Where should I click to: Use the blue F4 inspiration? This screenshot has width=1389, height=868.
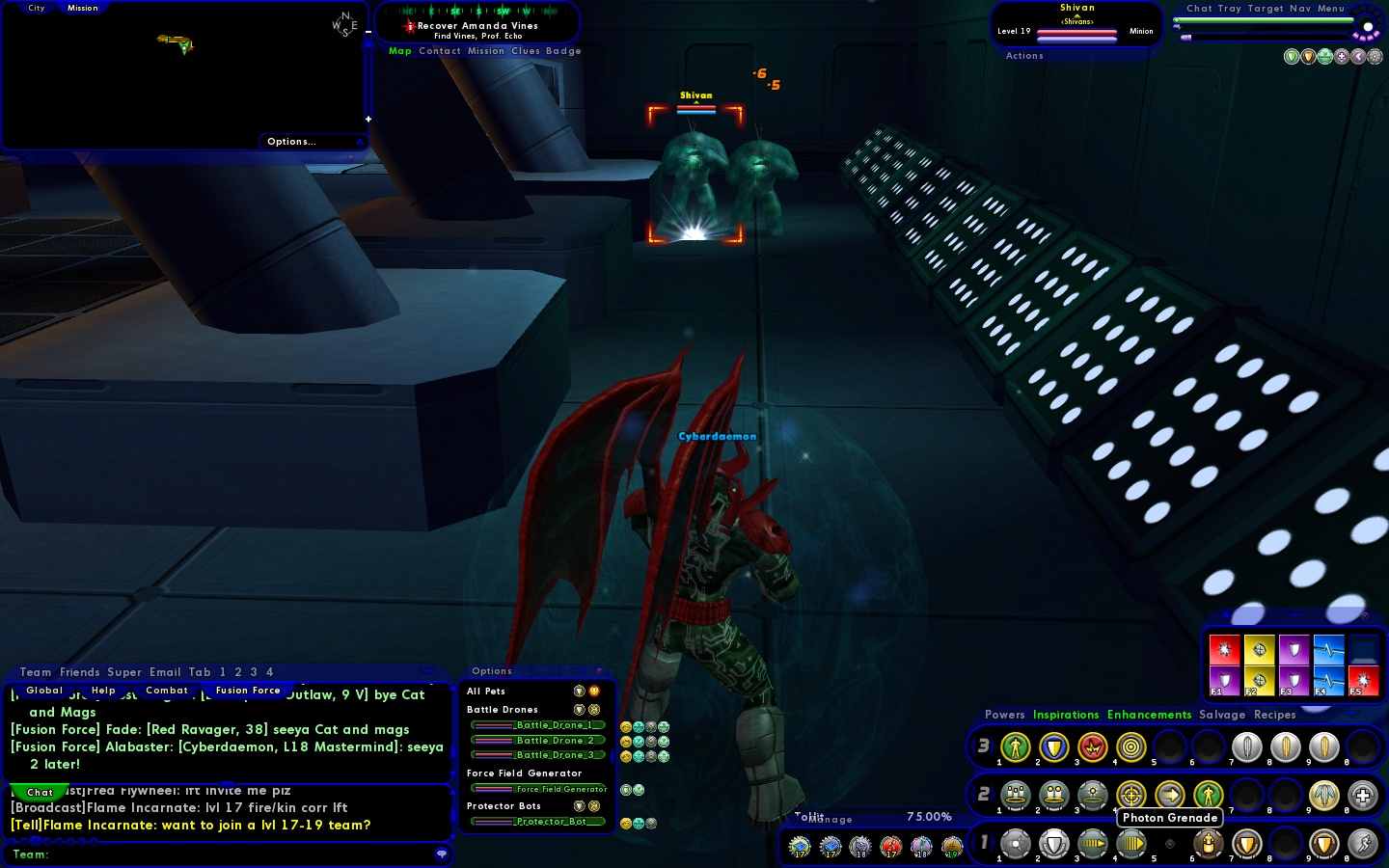click(x=1328, y=681)
